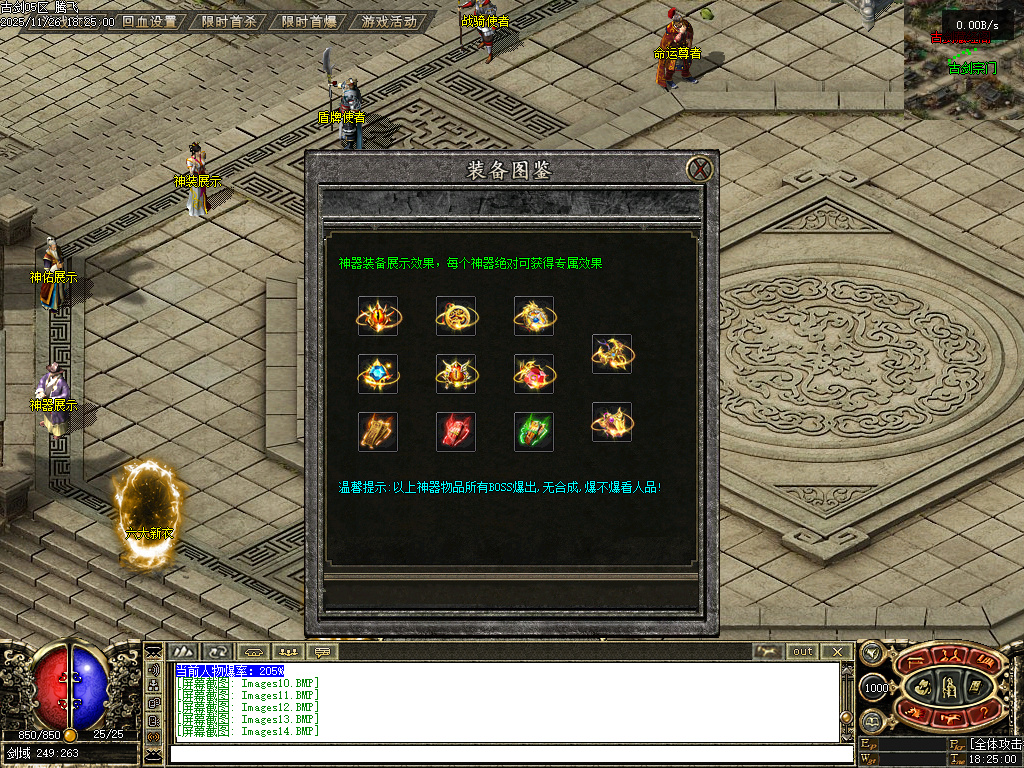Select the winged red shield artifact
This screenshot has height=768, width=1024.
(x=456, y=374)
